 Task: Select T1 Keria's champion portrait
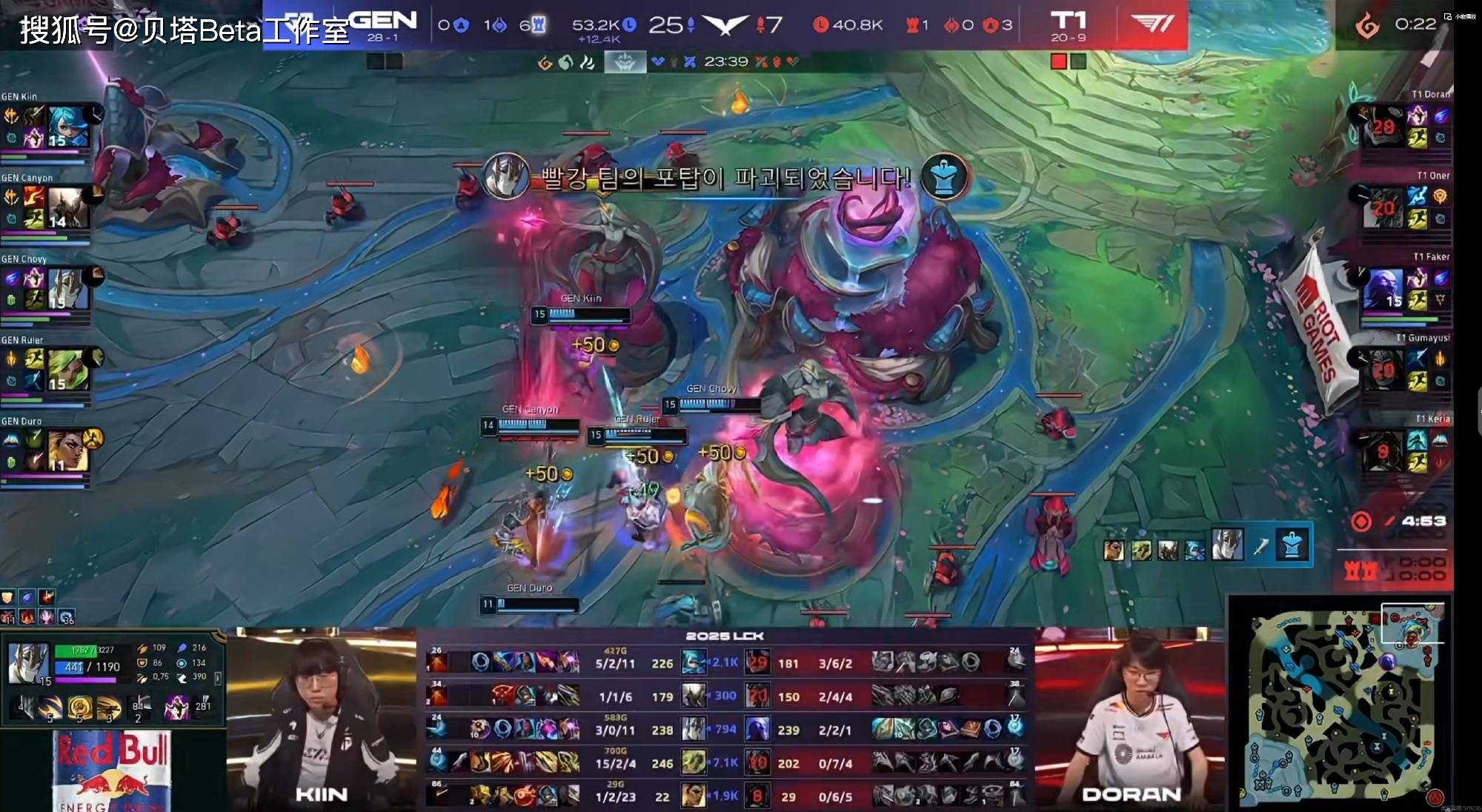1383,450
